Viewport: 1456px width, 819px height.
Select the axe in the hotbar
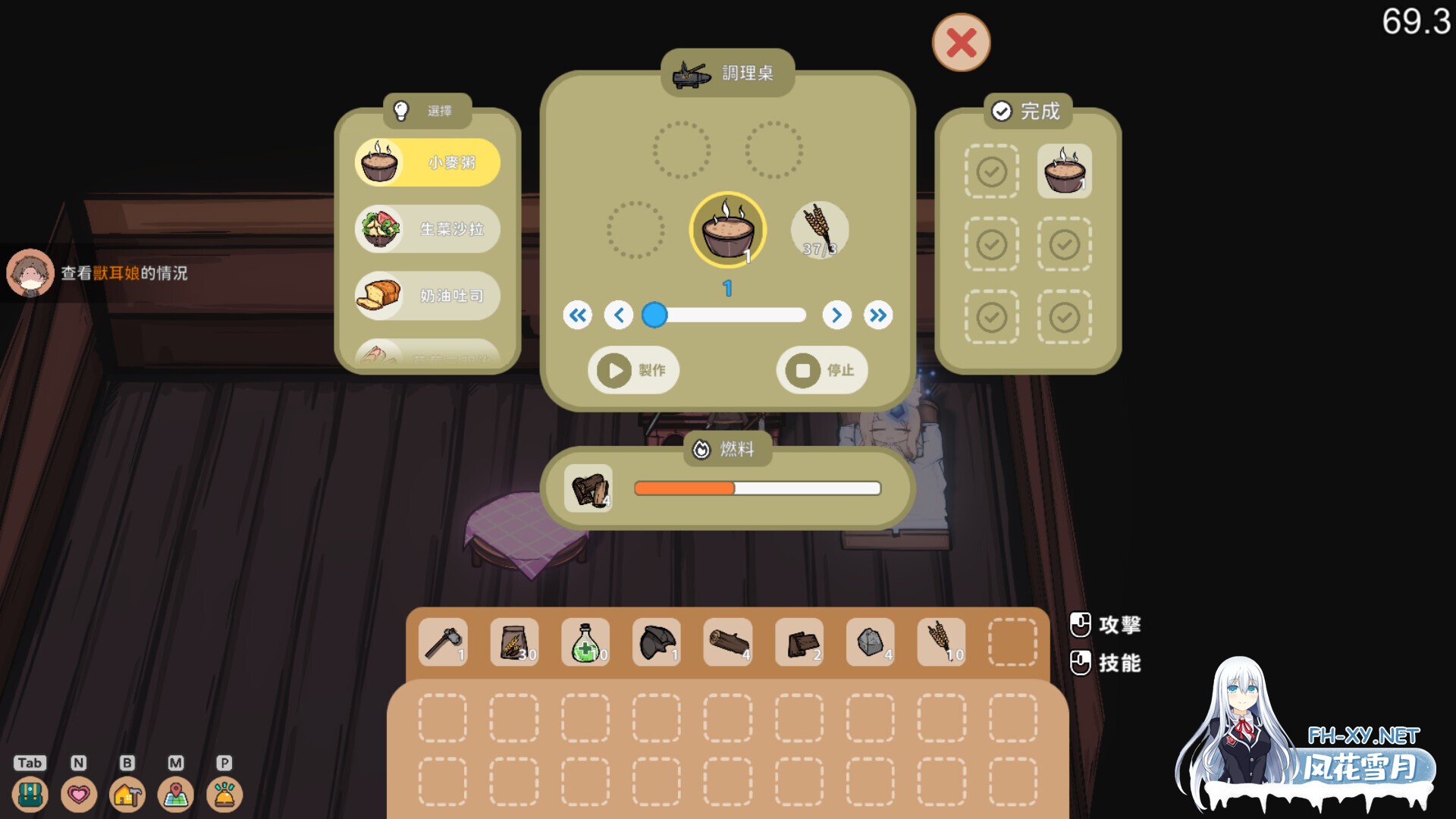[443, 642]
